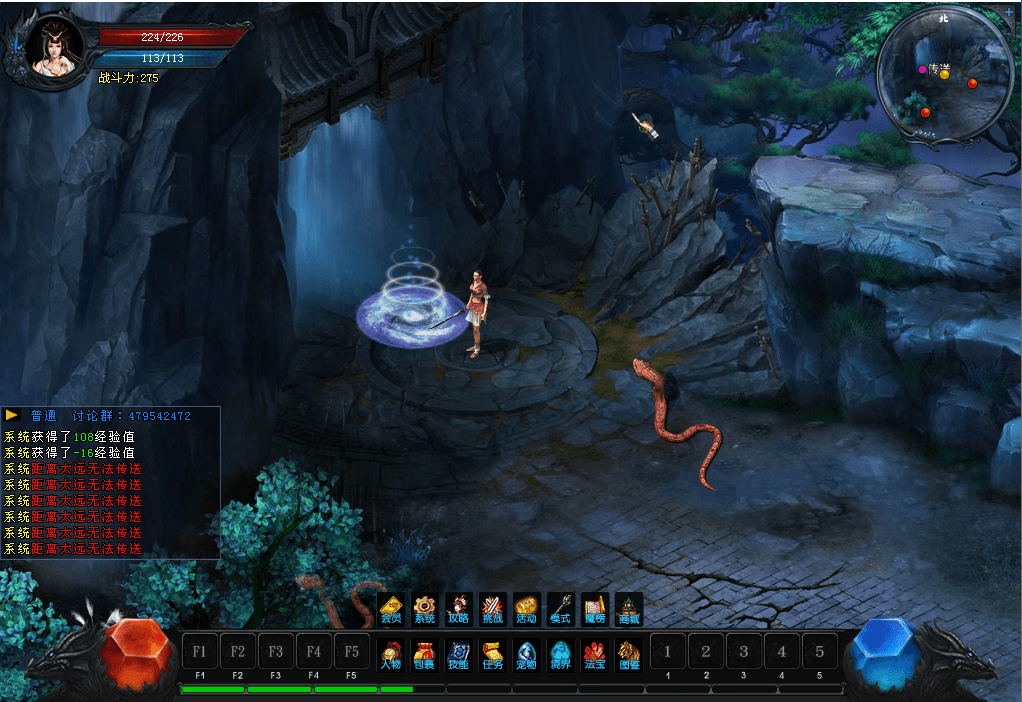The image size is (1022, 702).
Task: Open the 人物 character panel
Action: click(391, 654)
